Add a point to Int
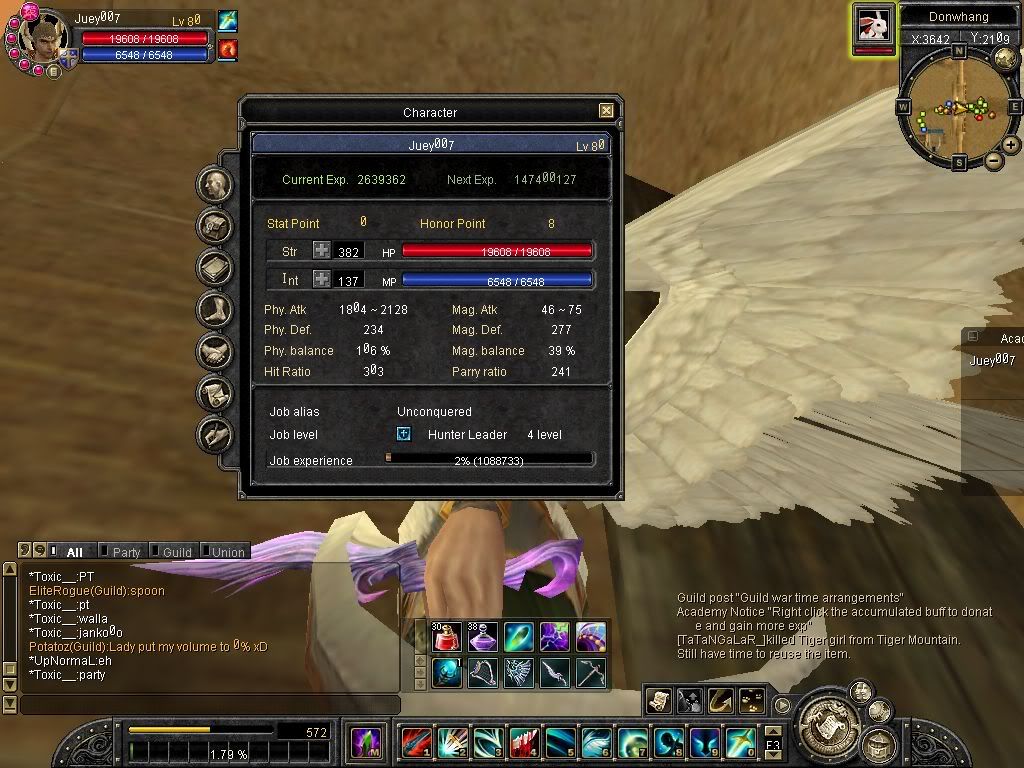 321,279
